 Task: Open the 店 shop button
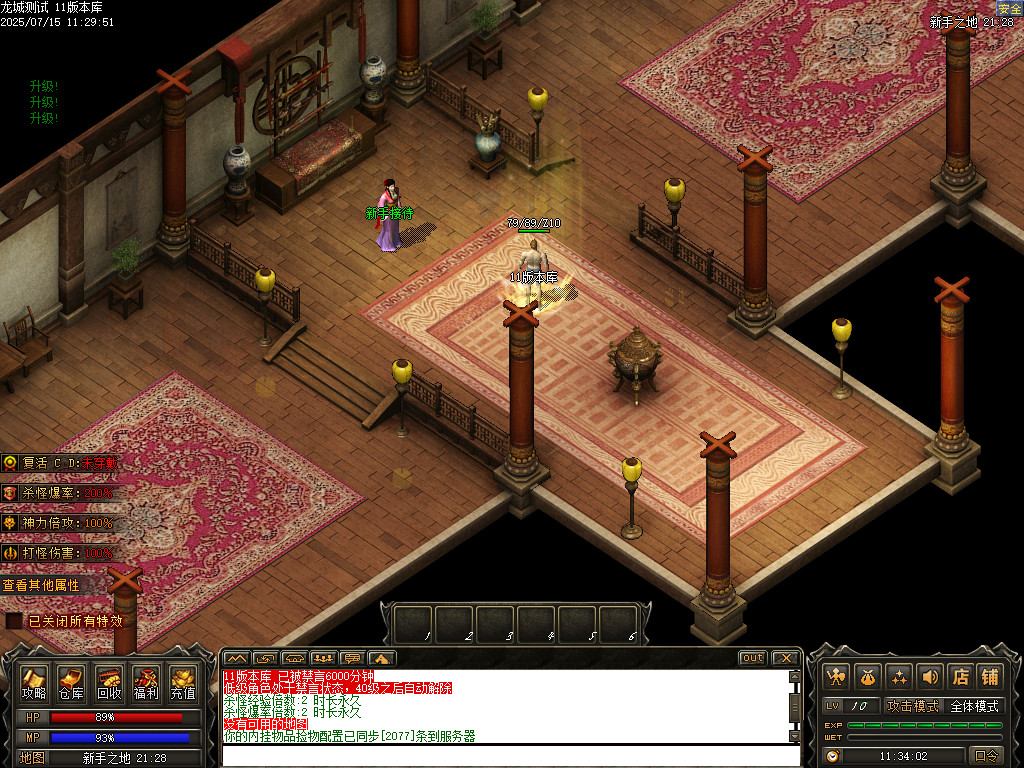pos(960,676)
